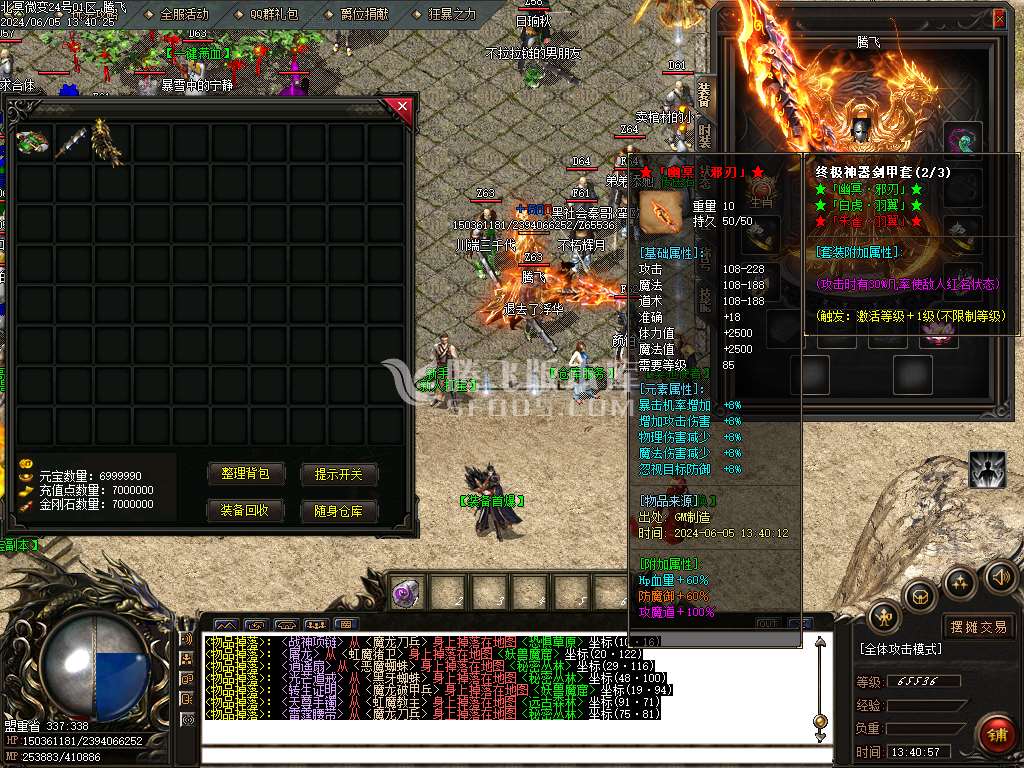
Task: Open the 全服活动 server events menu
Action: point(178,14)
